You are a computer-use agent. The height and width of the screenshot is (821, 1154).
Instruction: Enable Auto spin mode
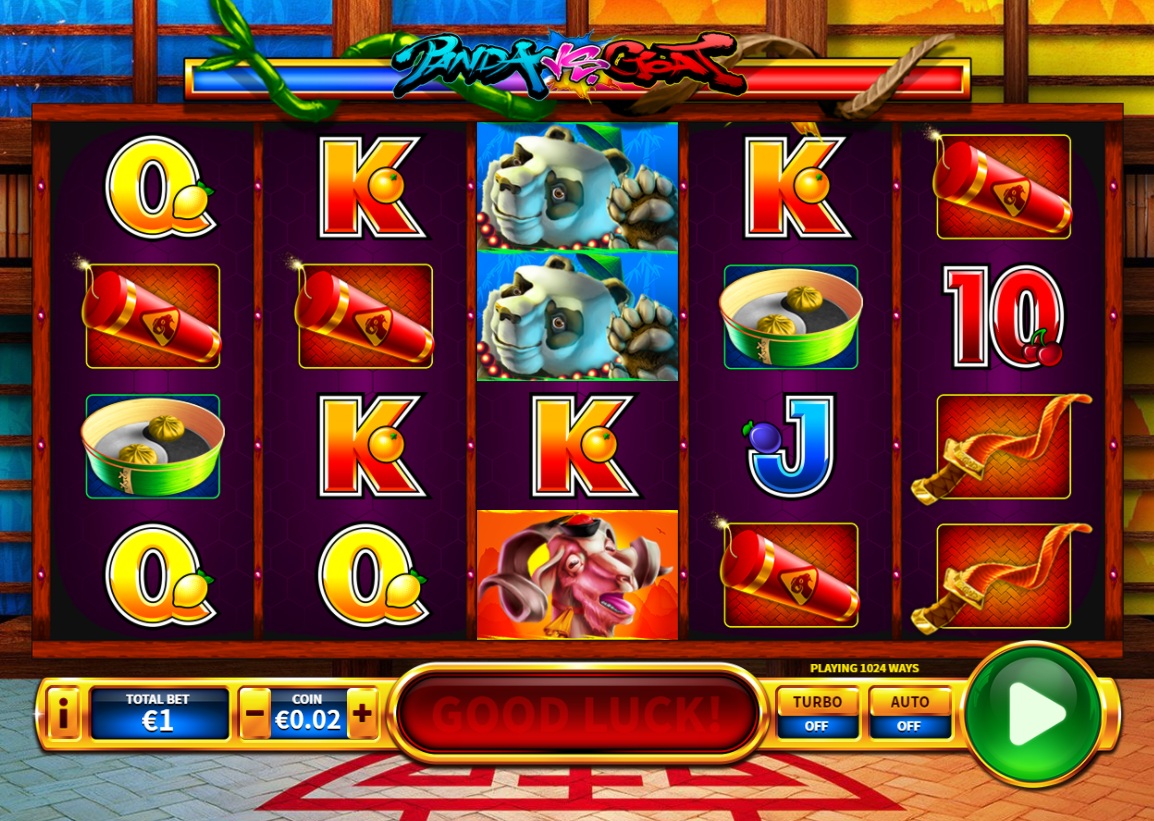[x=908, y=712]
